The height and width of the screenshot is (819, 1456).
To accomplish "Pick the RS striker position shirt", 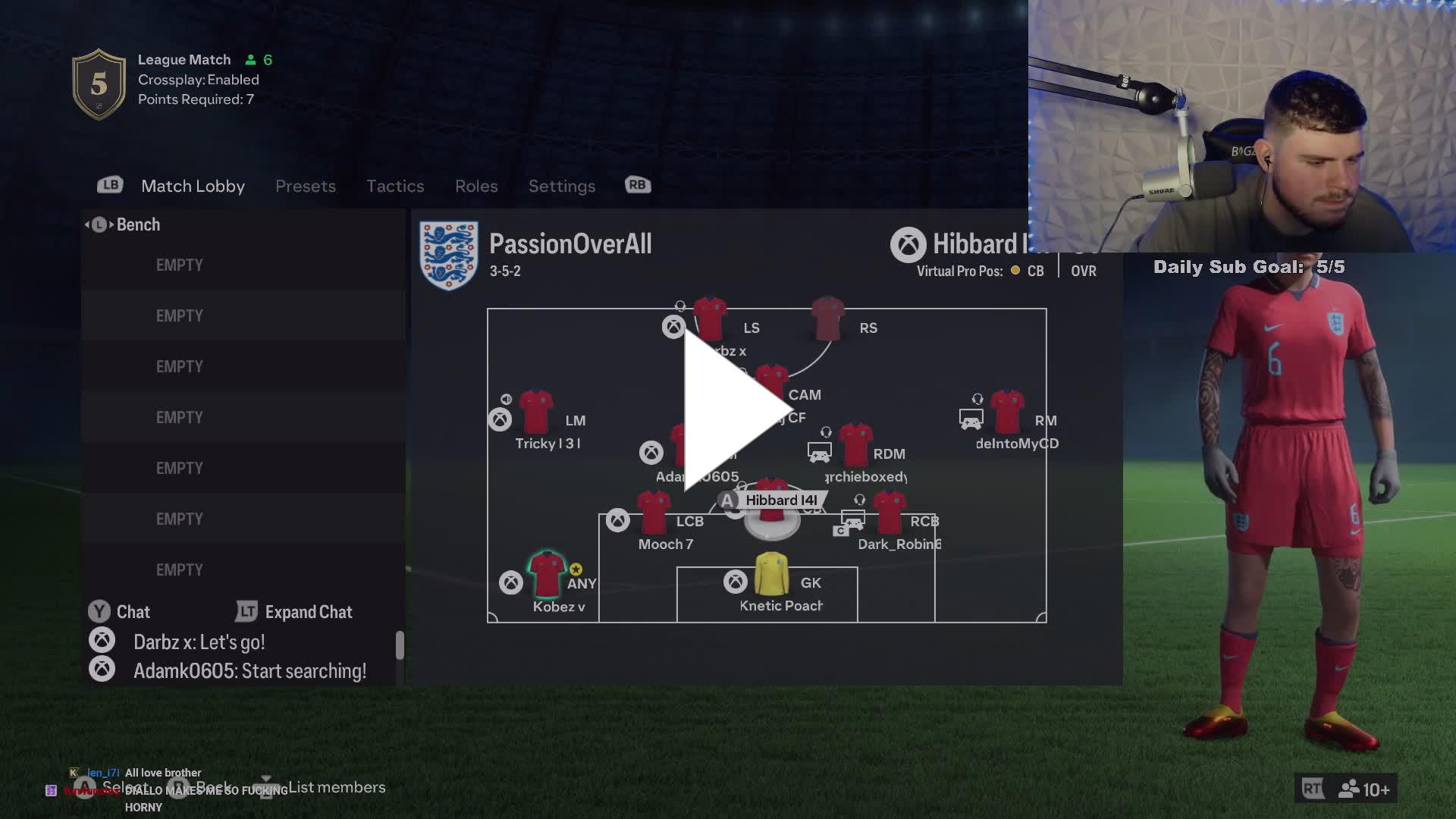I will (x=827, y=319).
